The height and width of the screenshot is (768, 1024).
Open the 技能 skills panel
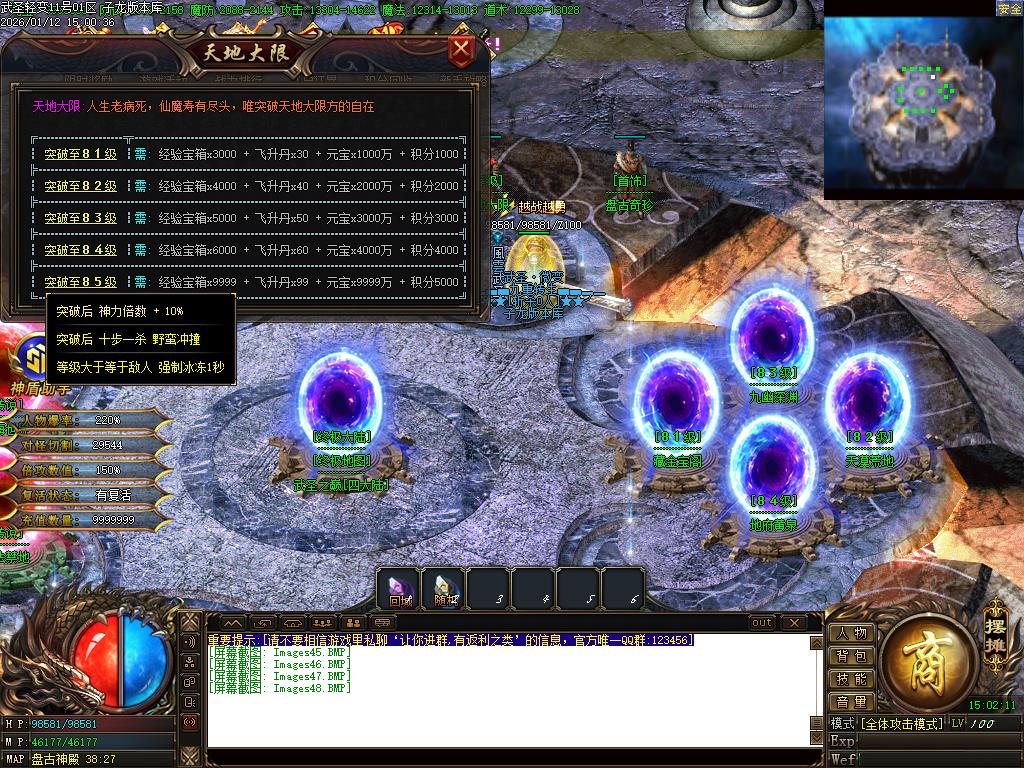click(852, 679)
